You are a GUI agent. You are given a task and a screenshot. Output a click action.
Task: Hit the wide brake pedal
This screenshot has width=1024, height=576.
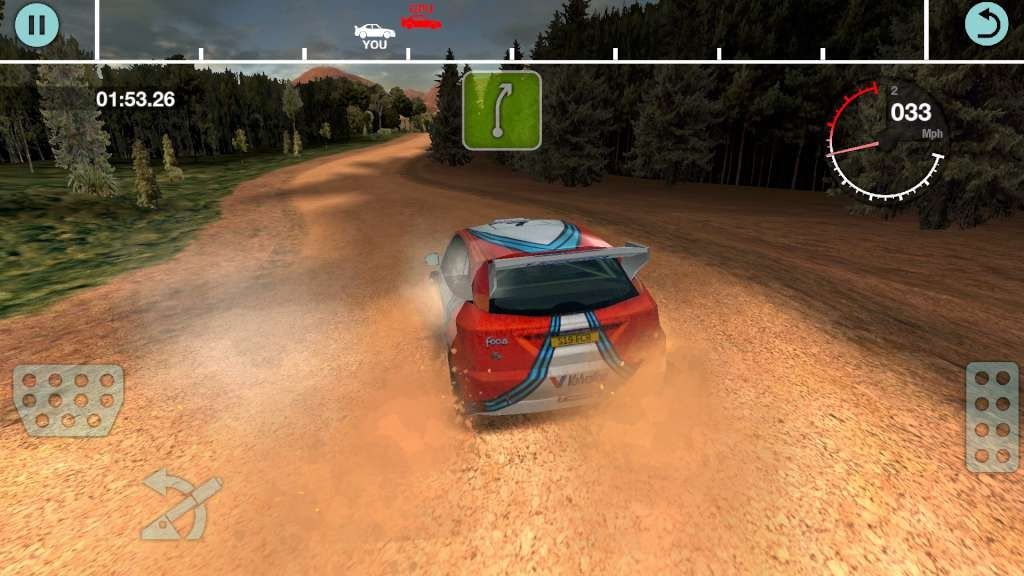(68, 400)
